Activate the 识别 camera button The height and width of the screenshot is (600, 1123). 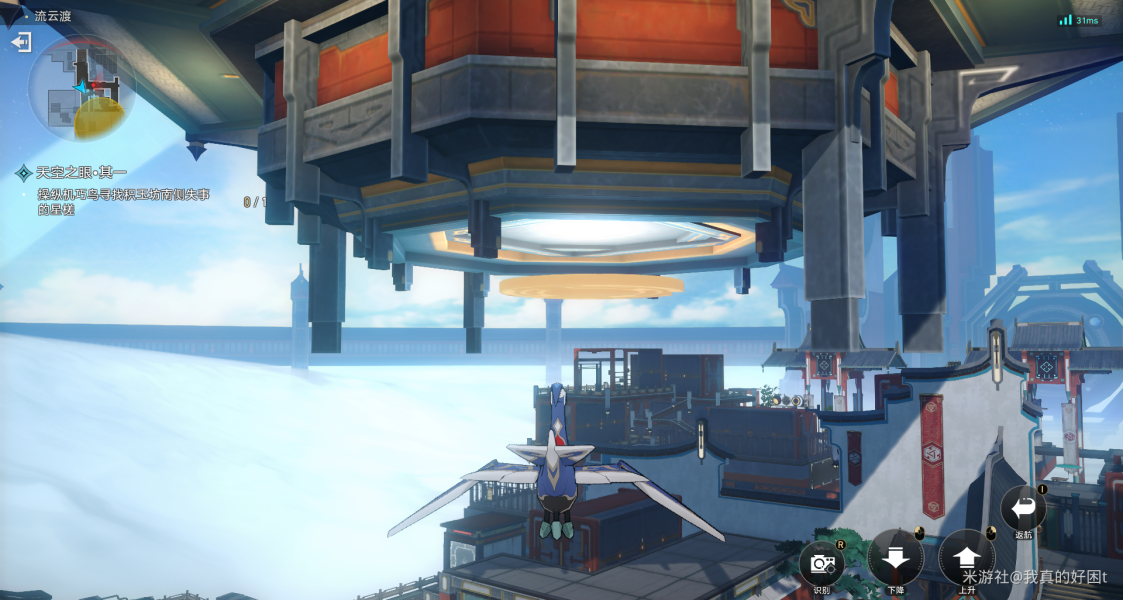coord(822,563)
